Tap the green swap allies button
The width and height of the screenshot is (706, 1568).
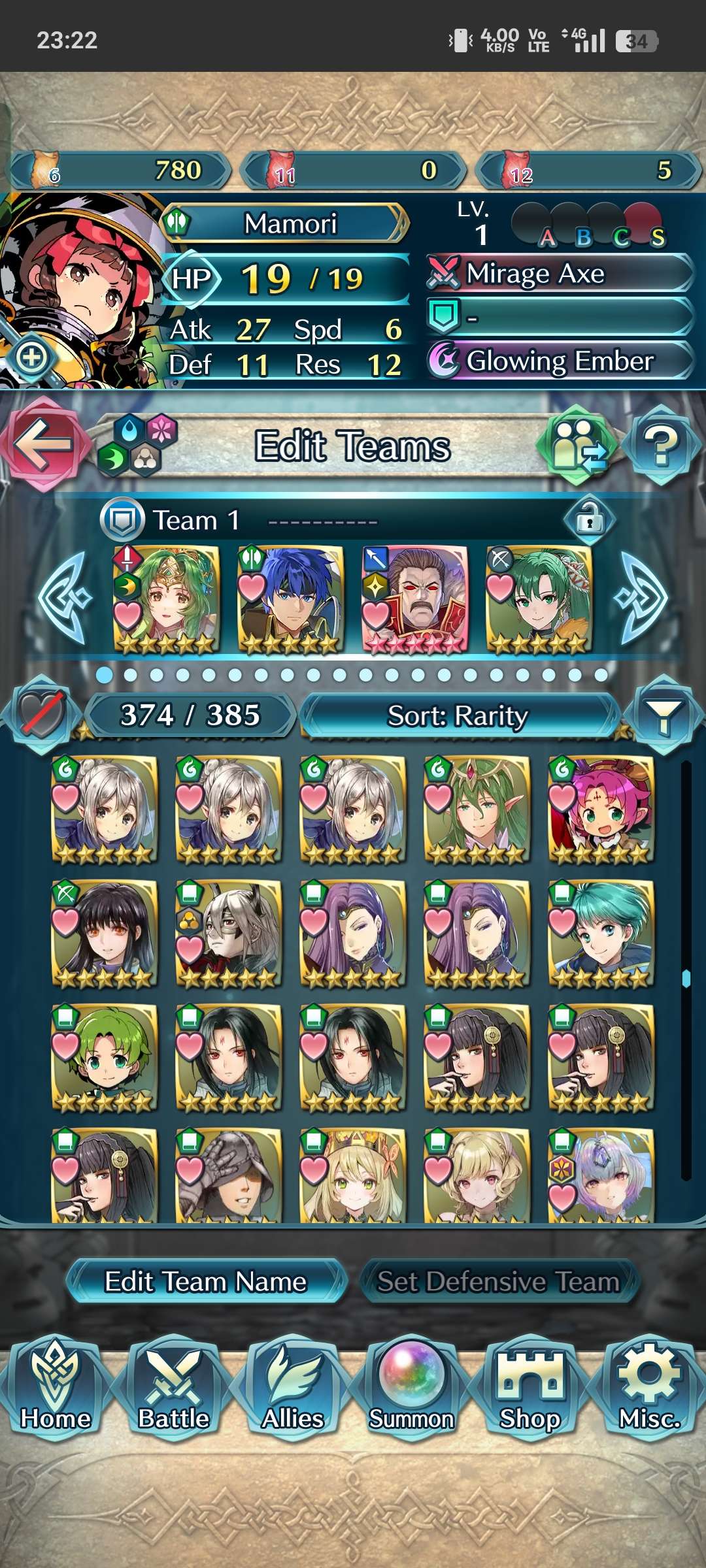577,446
